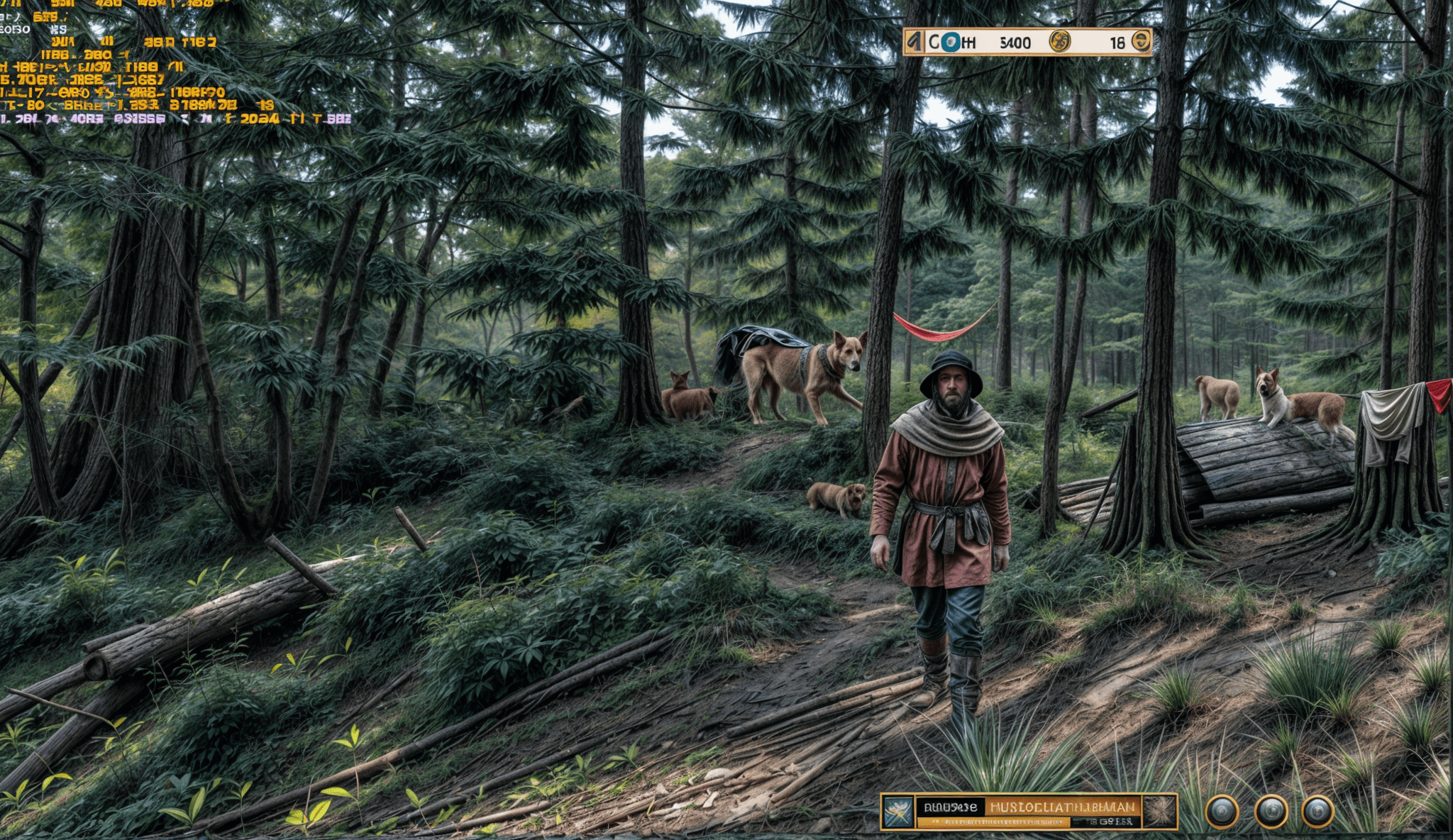Click the dark arrow icon on the top bar
The height and width of the screenshot is (840, 1453).
pos(915,43)
